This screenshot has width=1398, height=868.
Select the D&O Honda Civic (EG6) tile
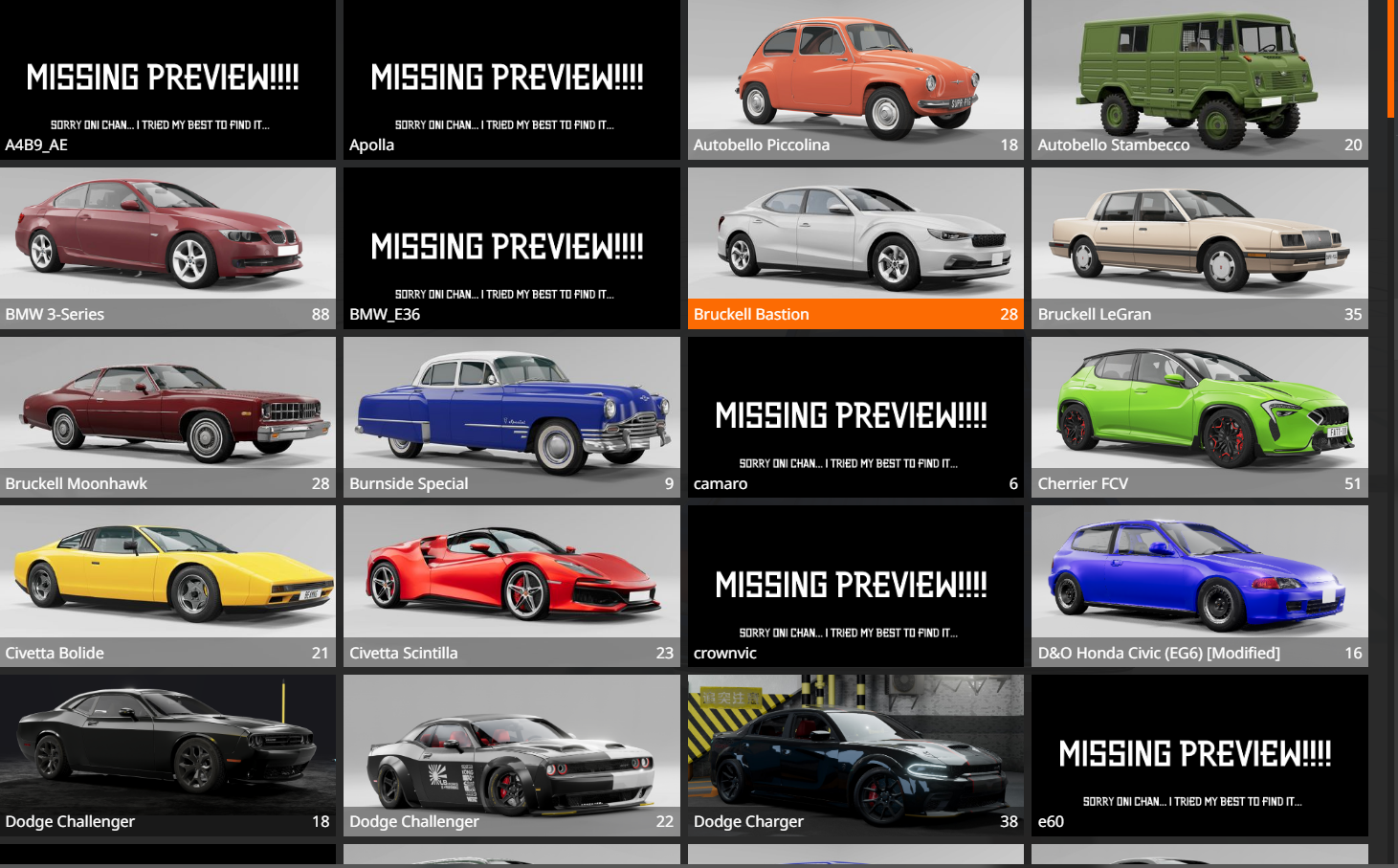1199,586
